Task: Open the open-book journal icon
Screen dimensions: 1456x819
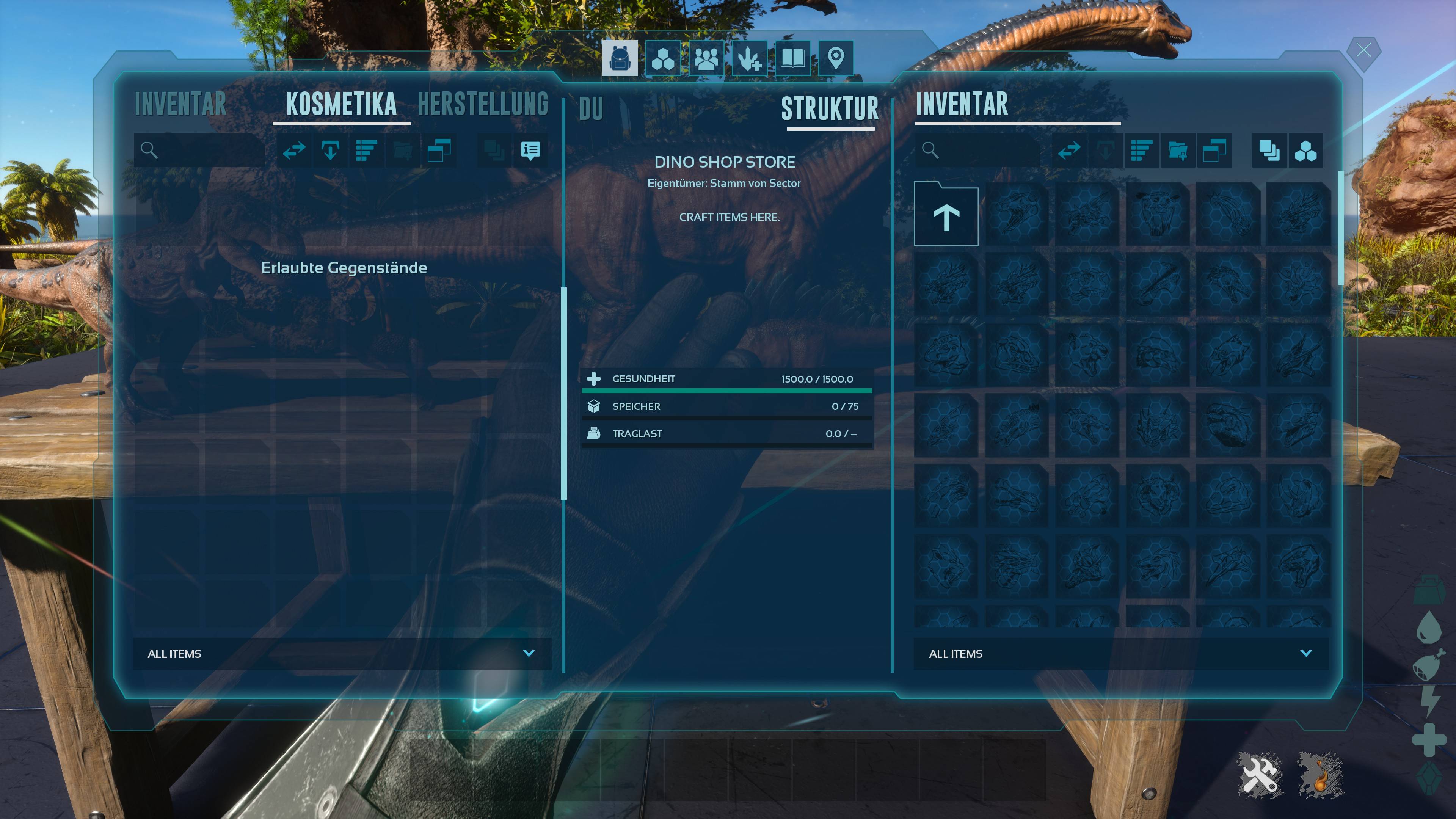Action: (x=792, y=58)
